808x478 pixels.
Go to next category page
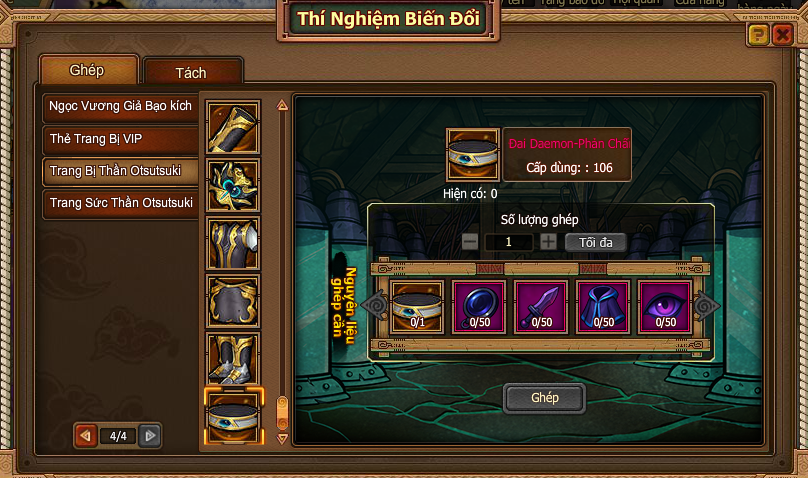149,436
